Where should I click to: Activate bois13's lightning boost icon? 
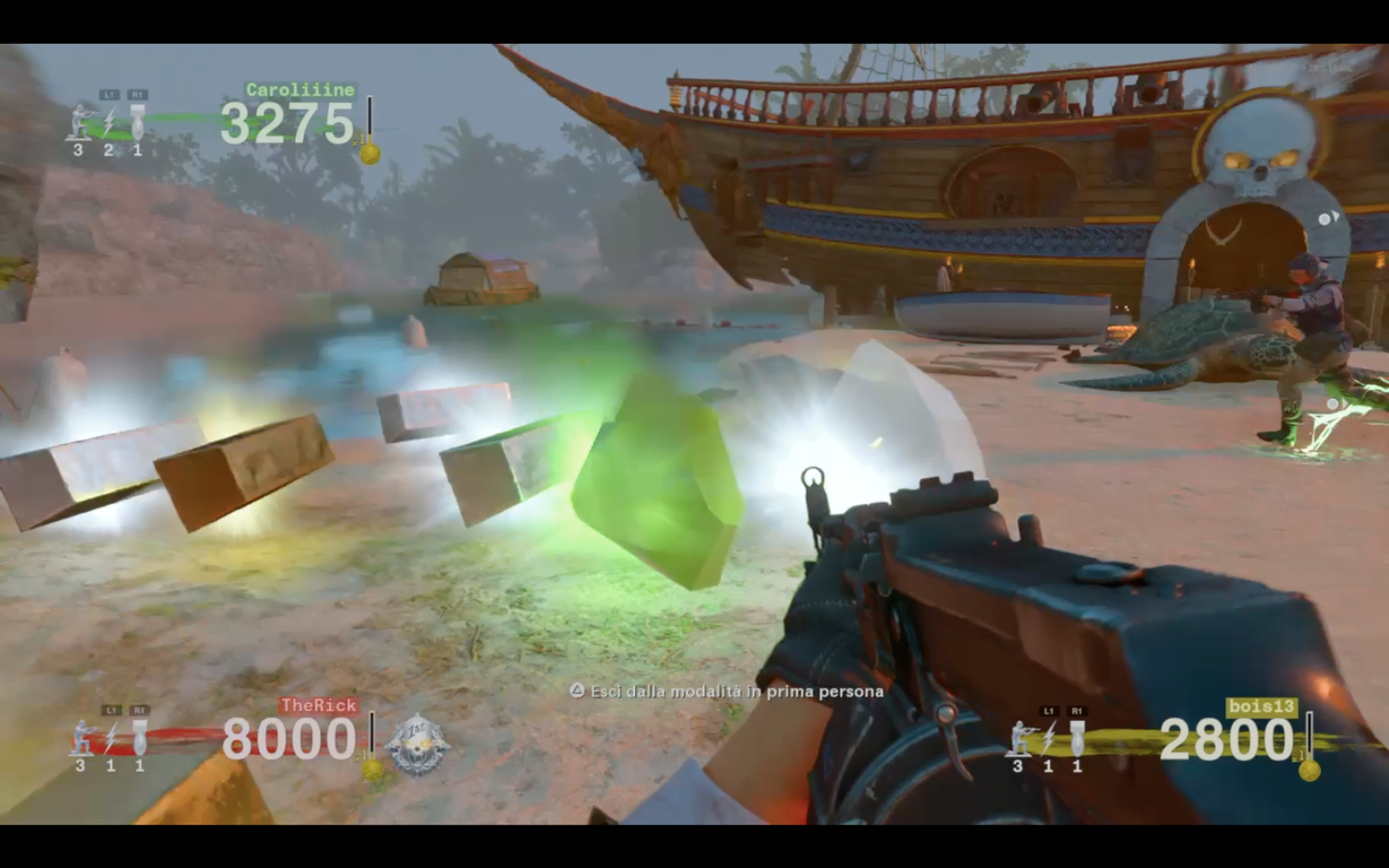(x=1048, y=738)
